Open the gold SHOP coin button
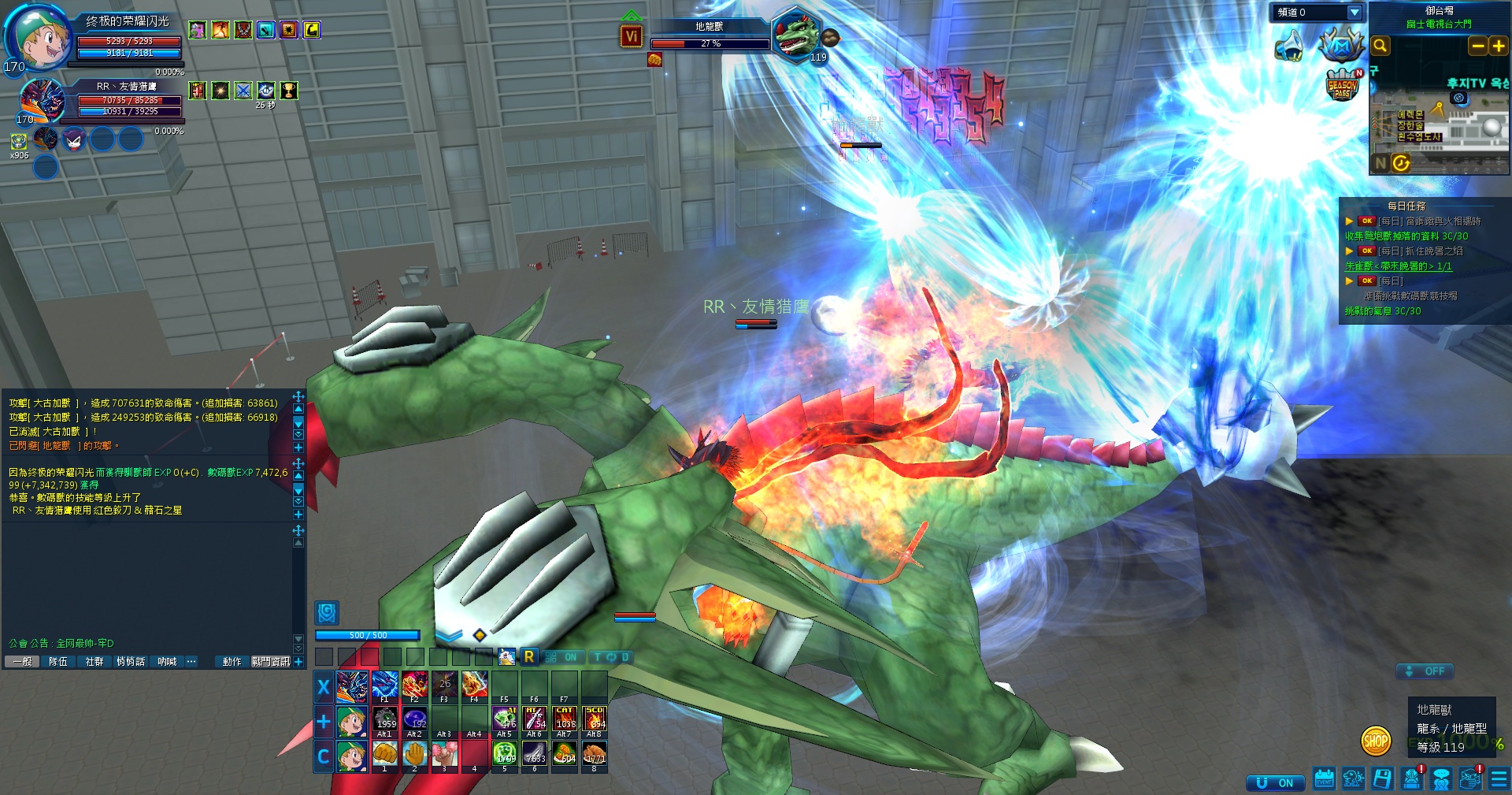This screenshot has height=795, width=1512. click(1375, 741)
